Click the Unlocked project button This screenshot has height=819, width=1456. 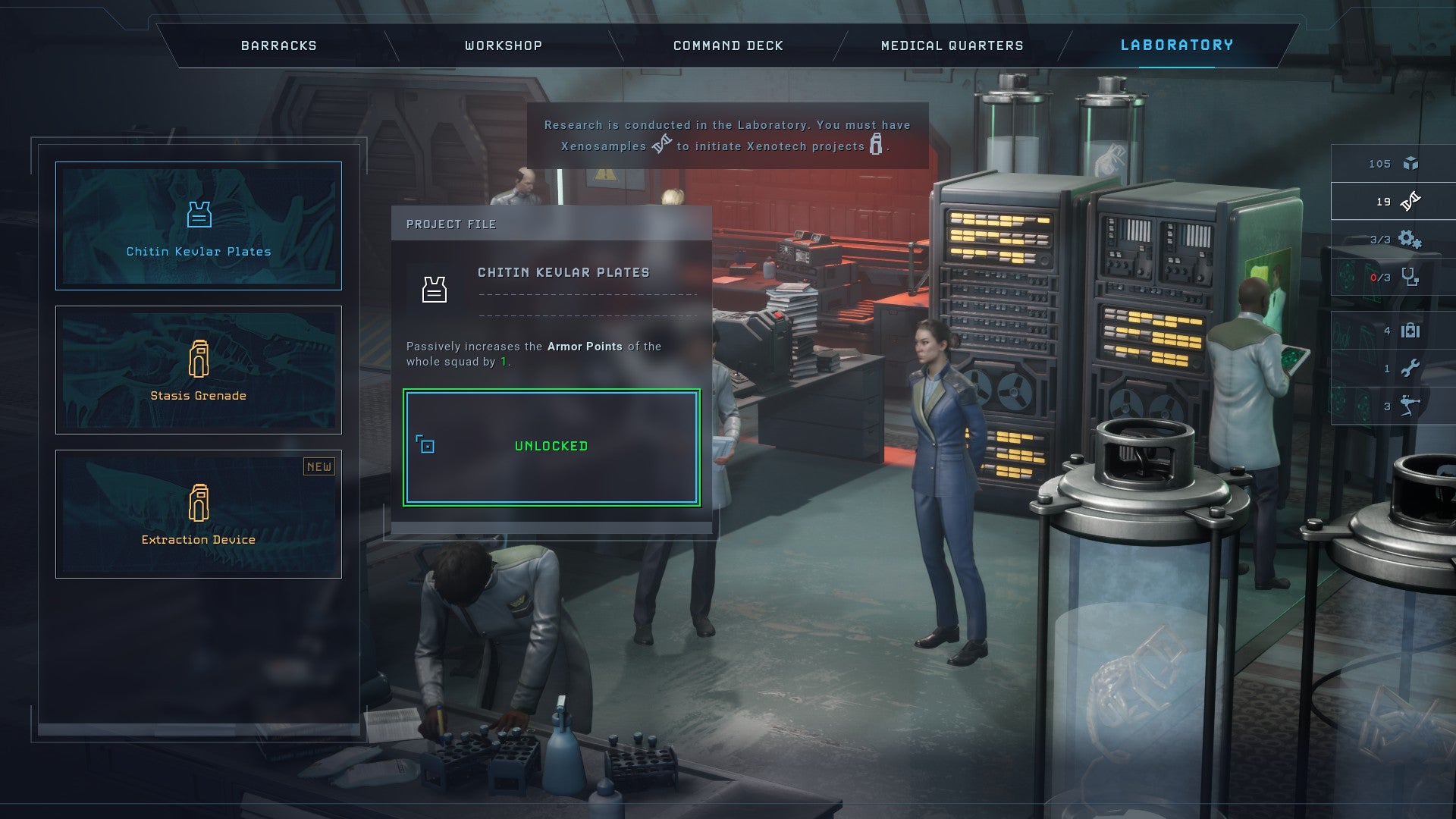[551, 447]
